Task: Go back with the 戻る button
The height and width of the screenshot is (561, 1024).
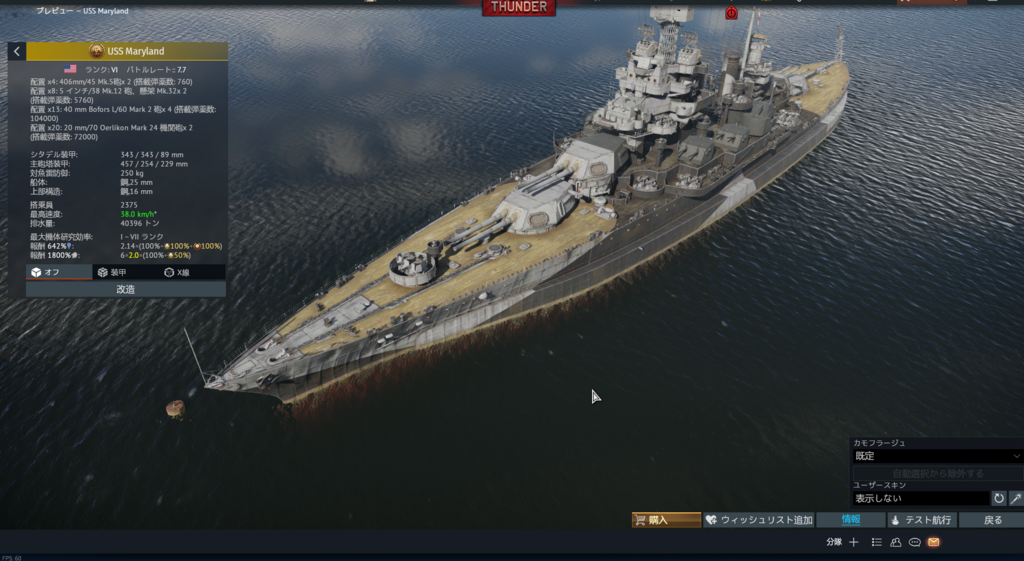Action: point(991,520)
